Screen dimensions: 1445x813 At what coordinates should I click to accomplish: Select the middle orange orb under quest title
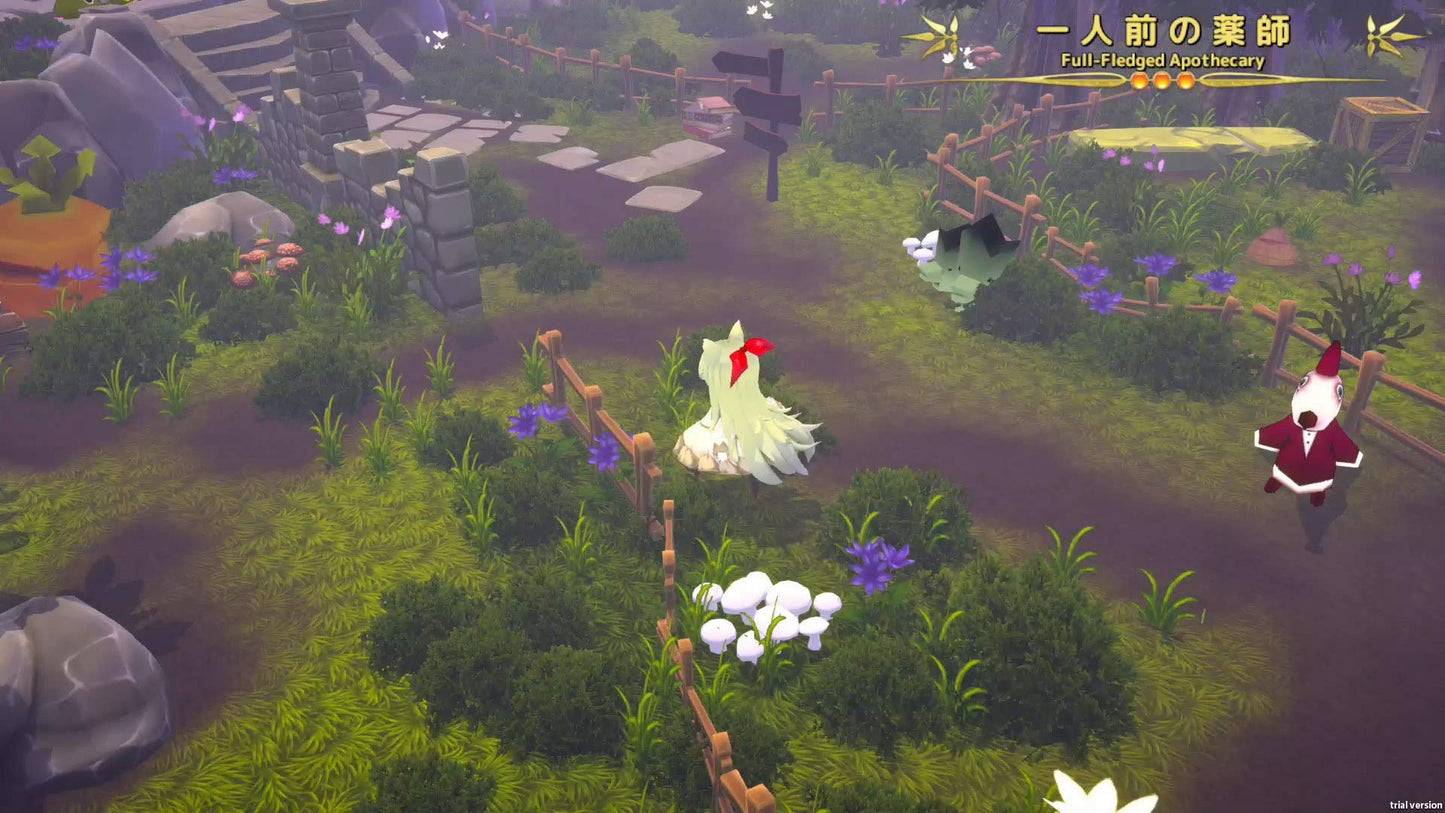click(1161, 80)
